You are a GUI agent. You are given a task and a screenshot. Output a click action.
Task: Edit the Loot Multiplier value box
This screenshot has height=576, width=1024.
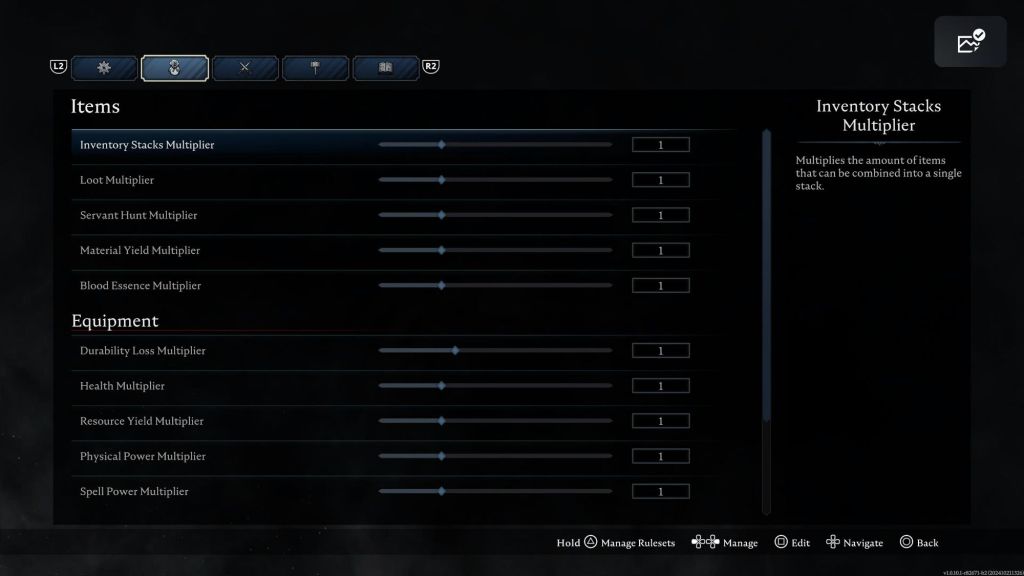[660, 180]
